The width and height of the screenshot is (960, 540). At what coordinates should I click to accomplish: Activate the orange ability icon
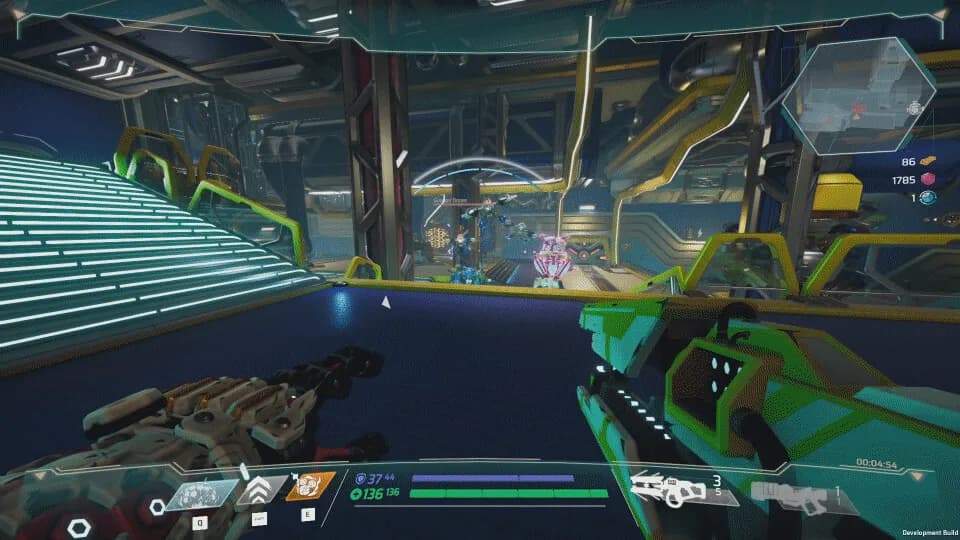(310, 487)
